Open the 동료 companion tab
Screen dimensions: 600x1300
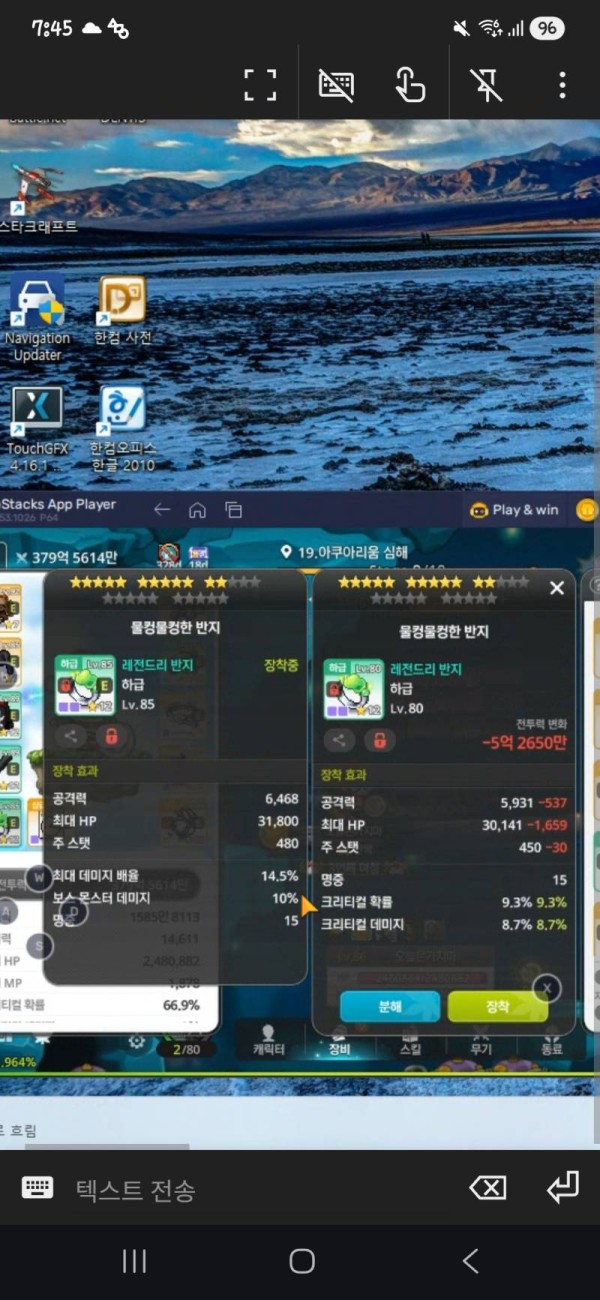coord(551,1040)
